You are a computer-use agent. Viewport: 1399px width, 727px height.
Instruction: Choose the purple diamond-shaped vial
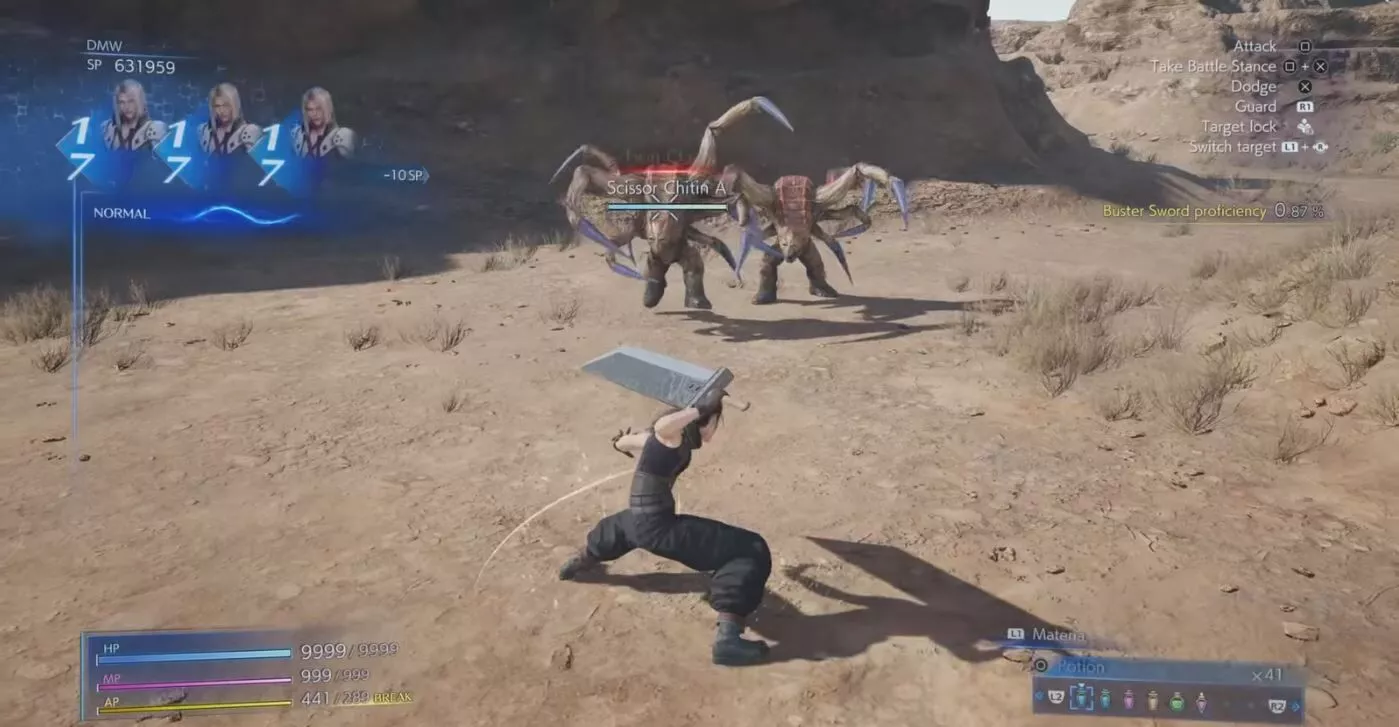click(1201, 702)
